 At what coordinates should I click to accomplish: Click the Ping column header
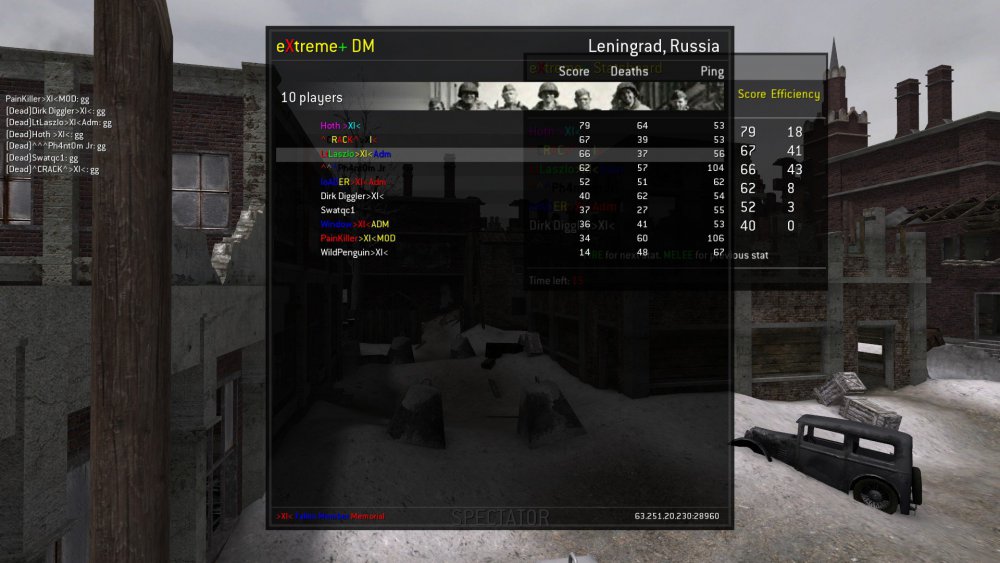coord(713,72)
